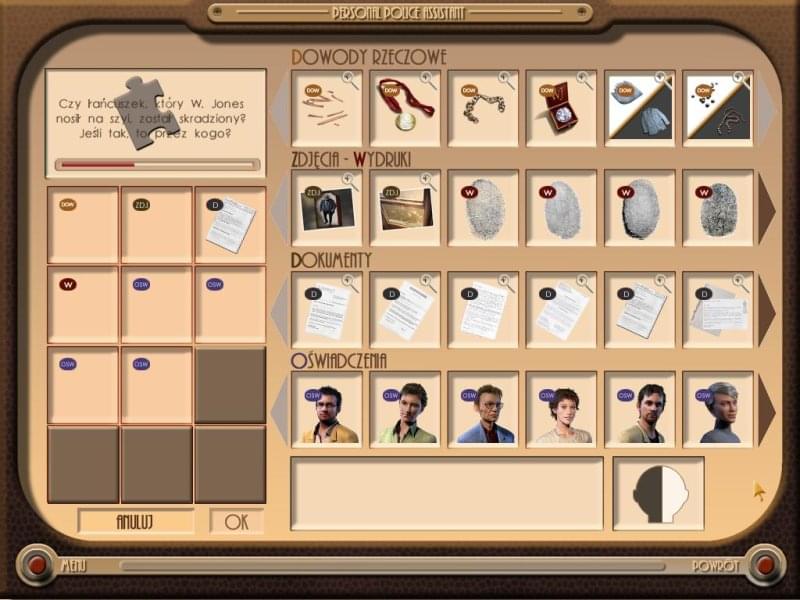
Task: Open the MENU button
Action: point(37,565)
